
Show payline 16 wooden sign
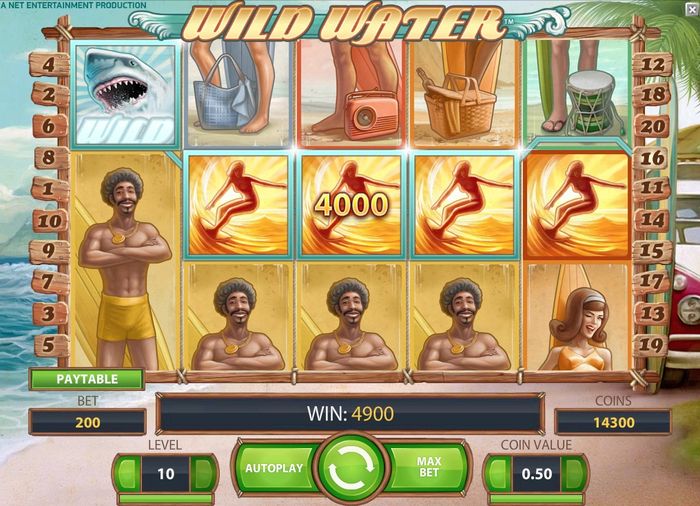[x=651, y=158]
